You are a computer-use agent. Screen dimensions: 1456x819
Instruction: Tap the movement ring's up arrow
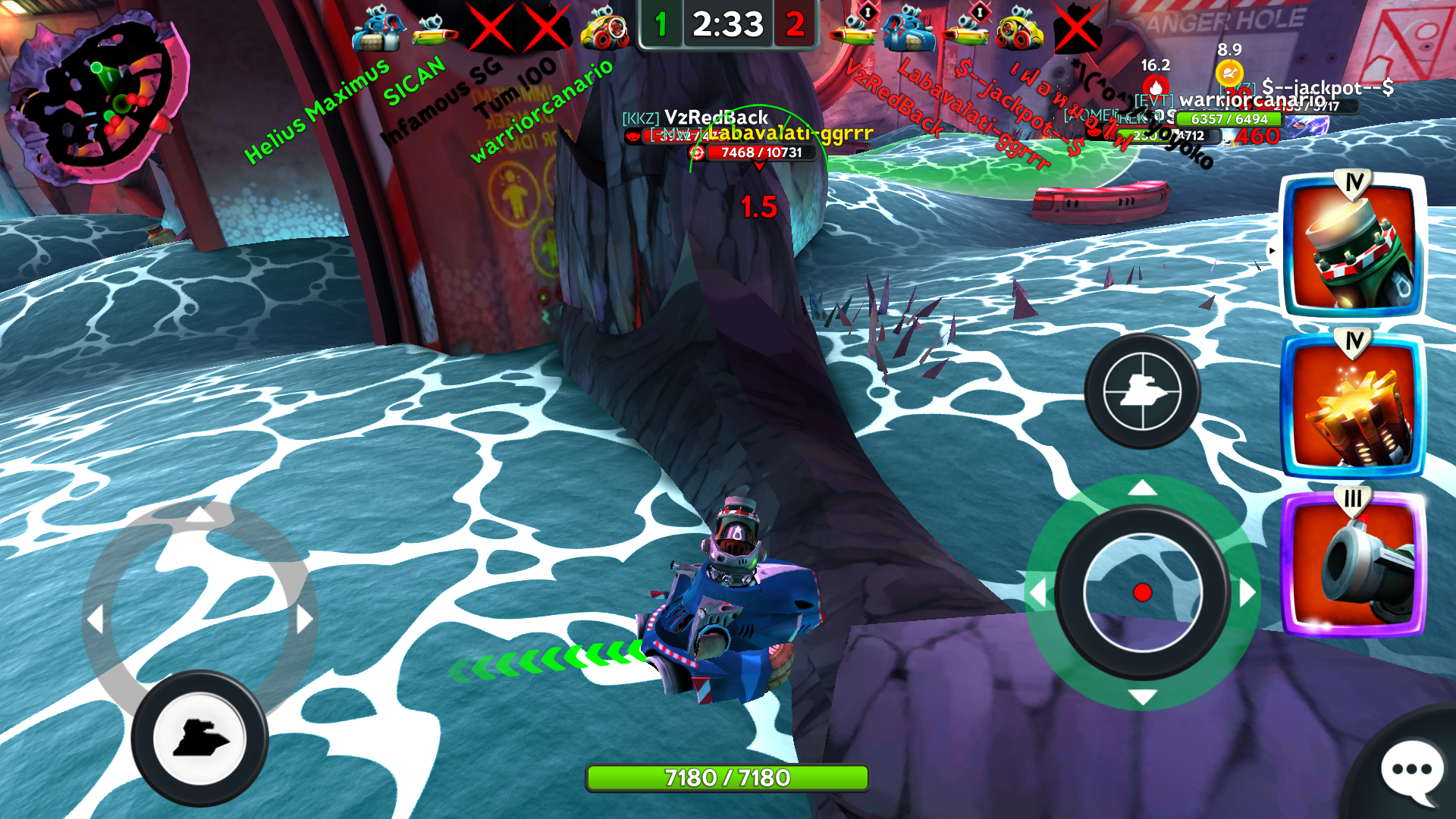[x=199, y=515]
